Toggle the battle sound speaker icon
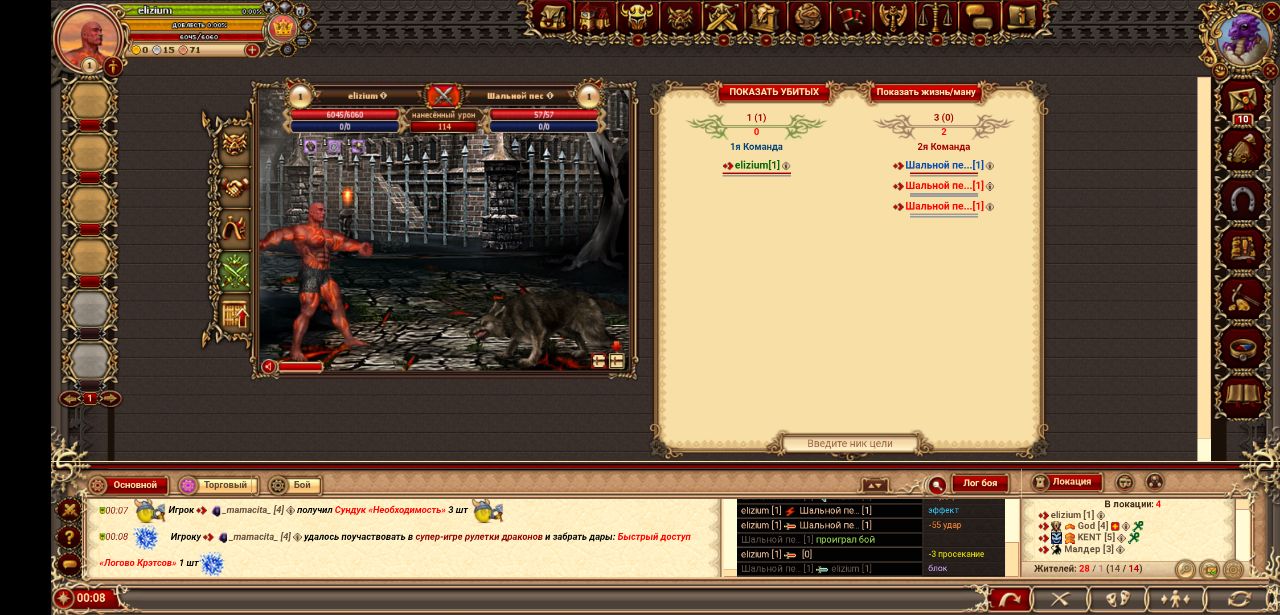Image resolution: width=1280 pixels, height=615 pixels. coord(269,367)
